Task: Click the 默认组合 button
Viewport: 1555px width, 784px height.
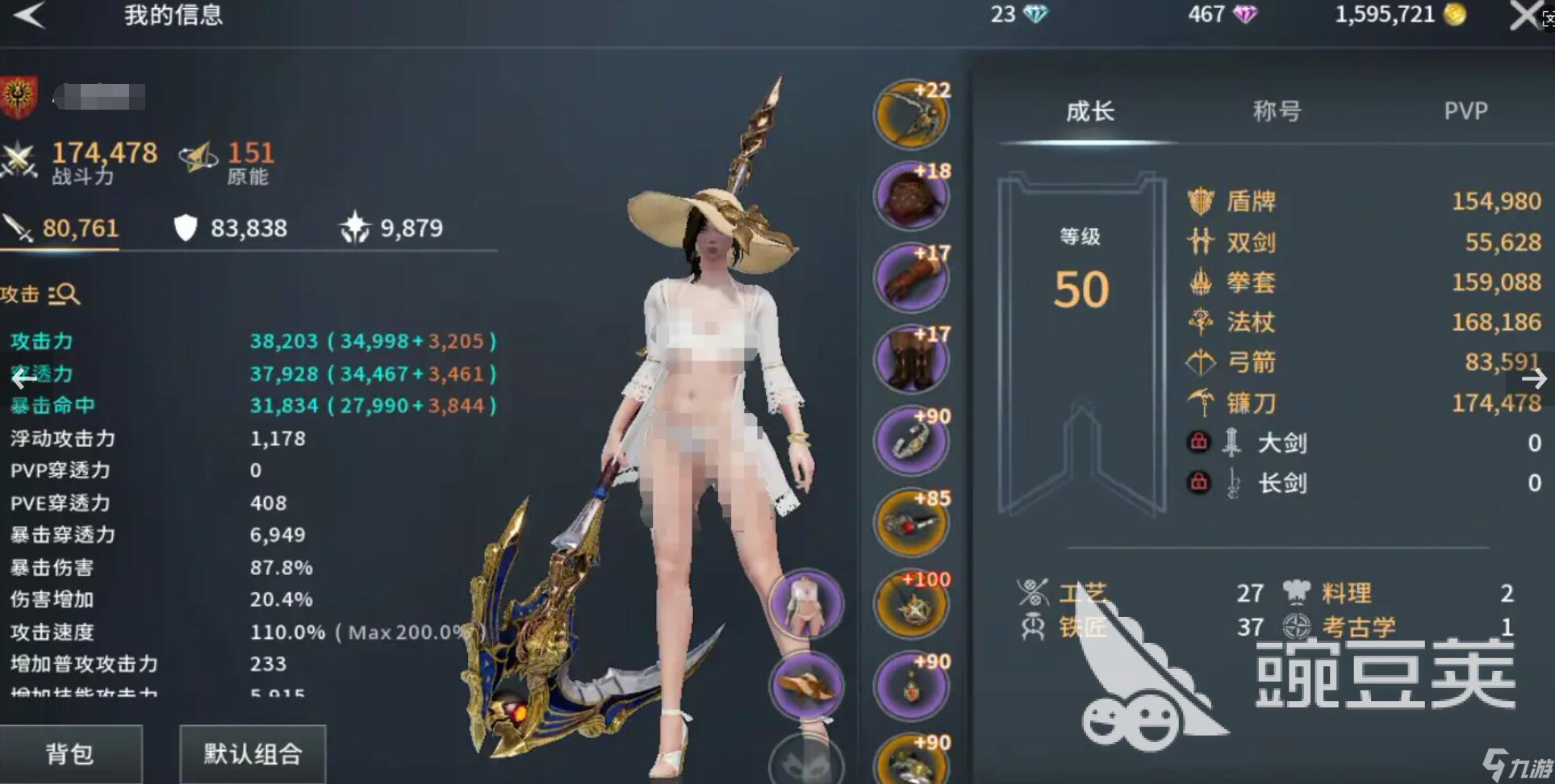Action: (253, 754)
